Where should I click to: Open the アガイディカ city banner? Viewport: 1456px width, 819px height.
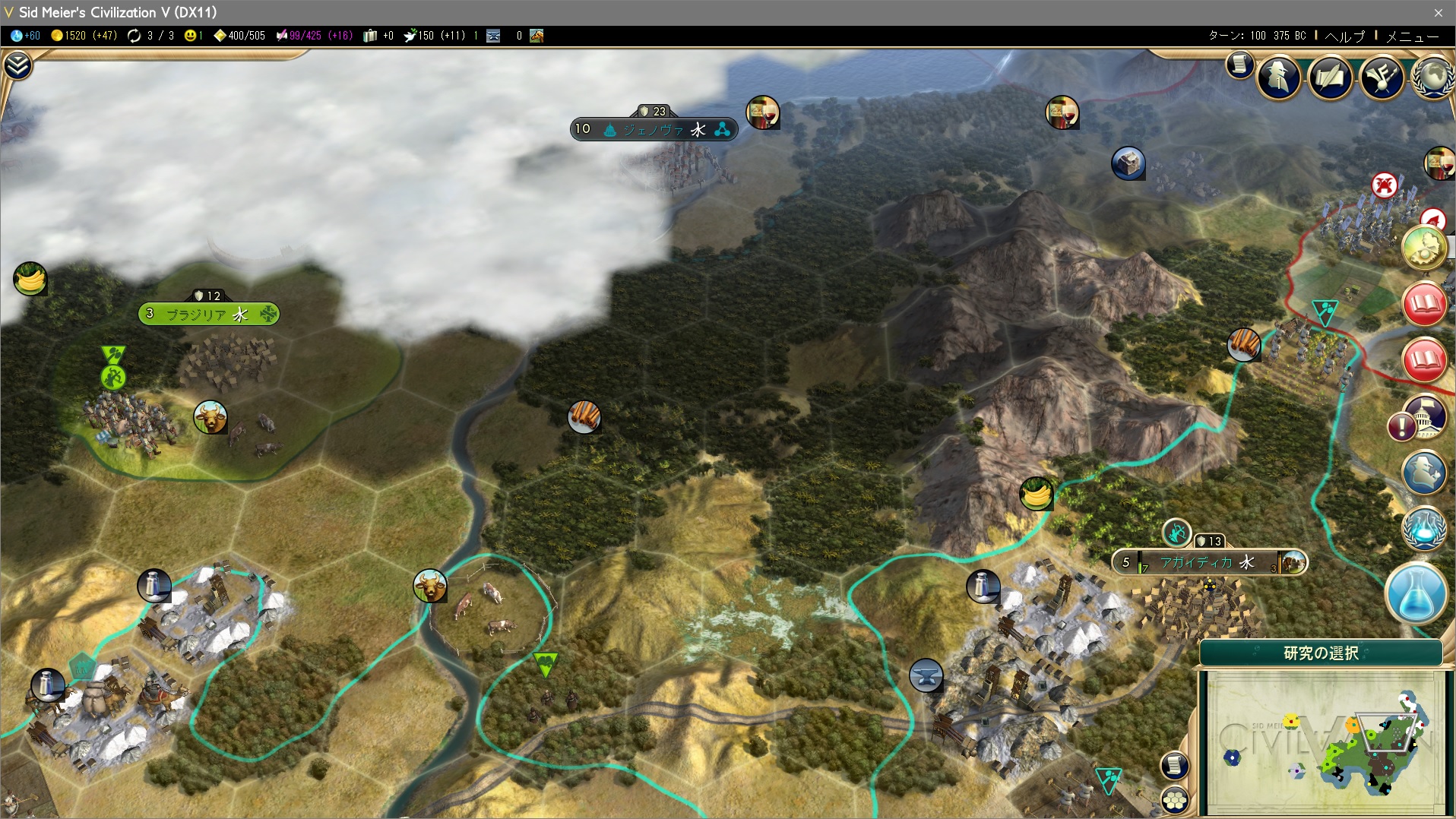pos(1208,563)
